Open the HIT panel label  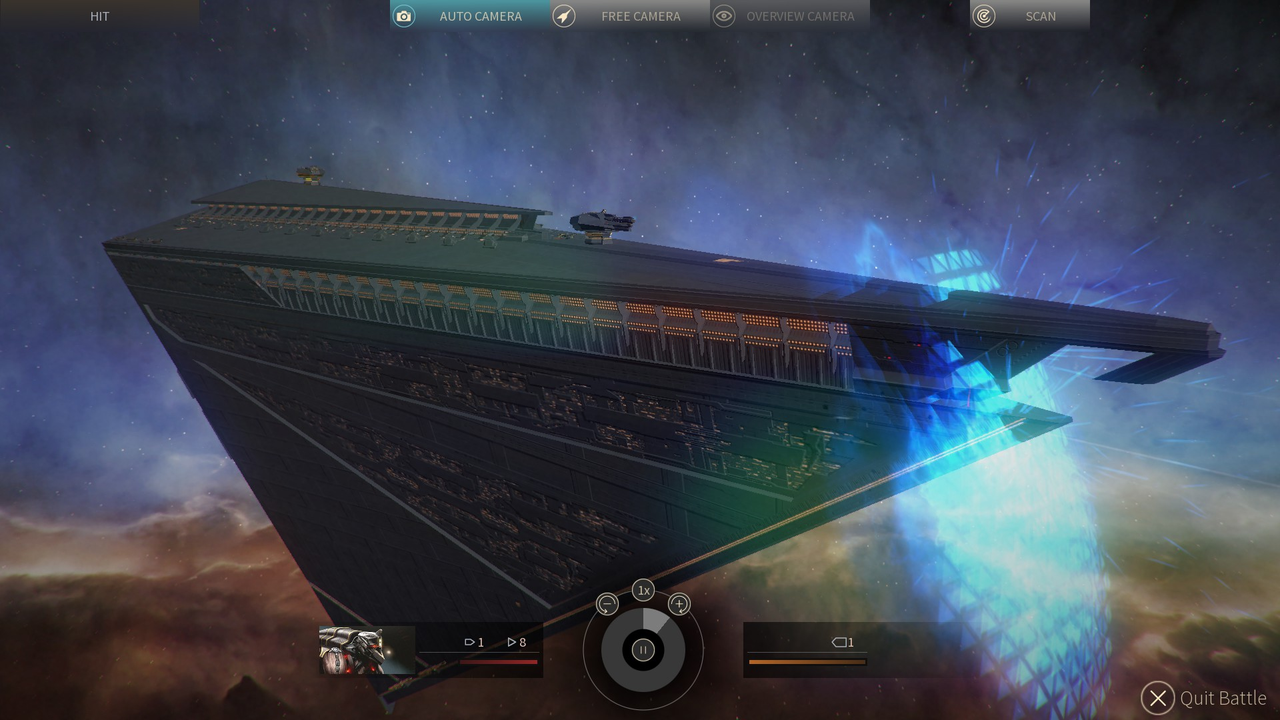tap(99, 16)
